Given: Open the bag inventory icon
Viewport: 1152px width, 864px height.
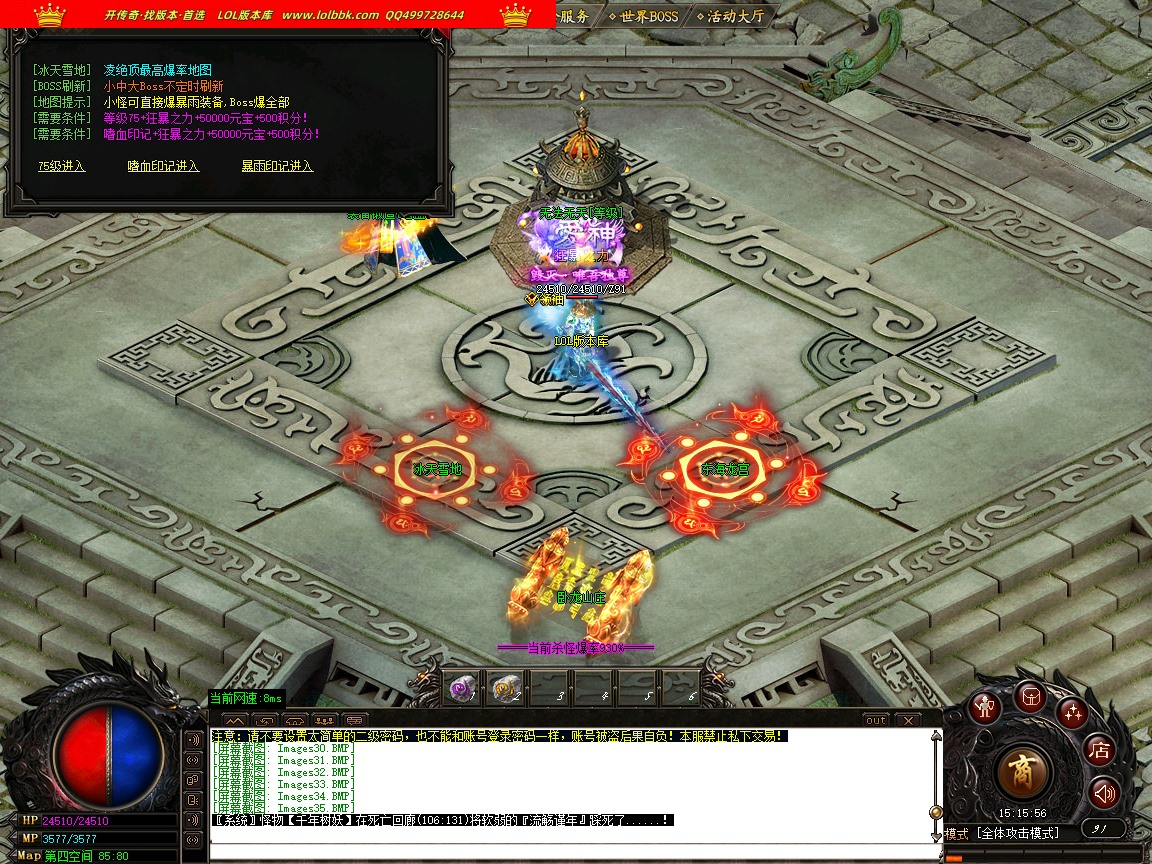Looking at the screenshot, I should (1029, 696).
